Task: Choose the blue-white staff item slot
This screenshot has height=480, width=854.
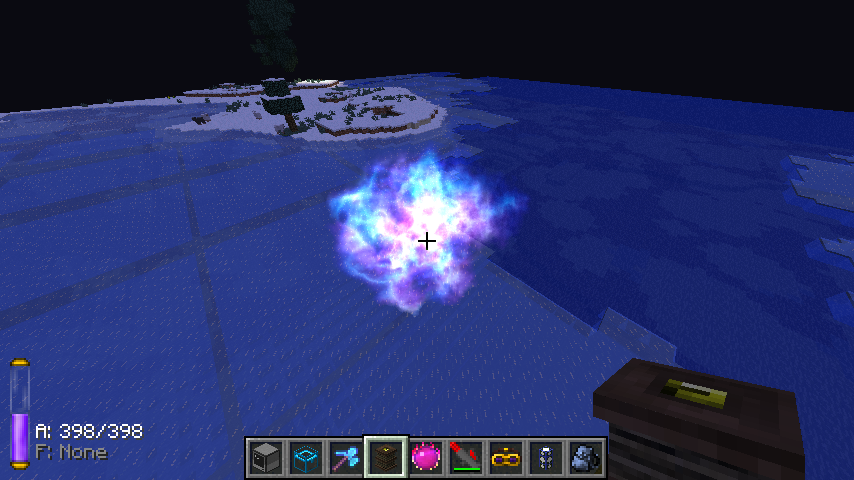Action: point(545,458)
